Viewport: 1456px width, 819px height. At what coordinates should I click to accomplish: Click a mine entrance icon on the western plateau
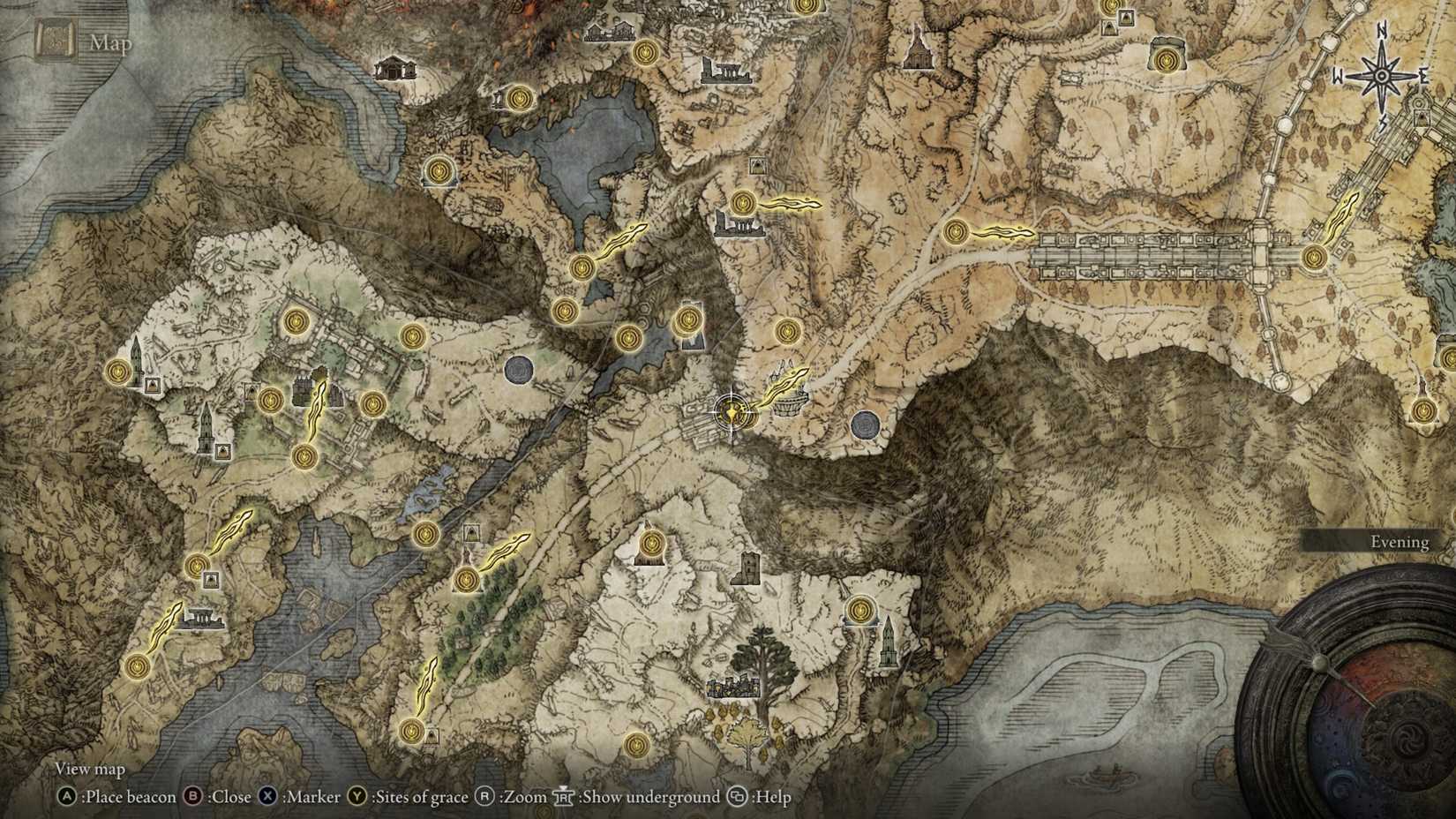point(154,386)
